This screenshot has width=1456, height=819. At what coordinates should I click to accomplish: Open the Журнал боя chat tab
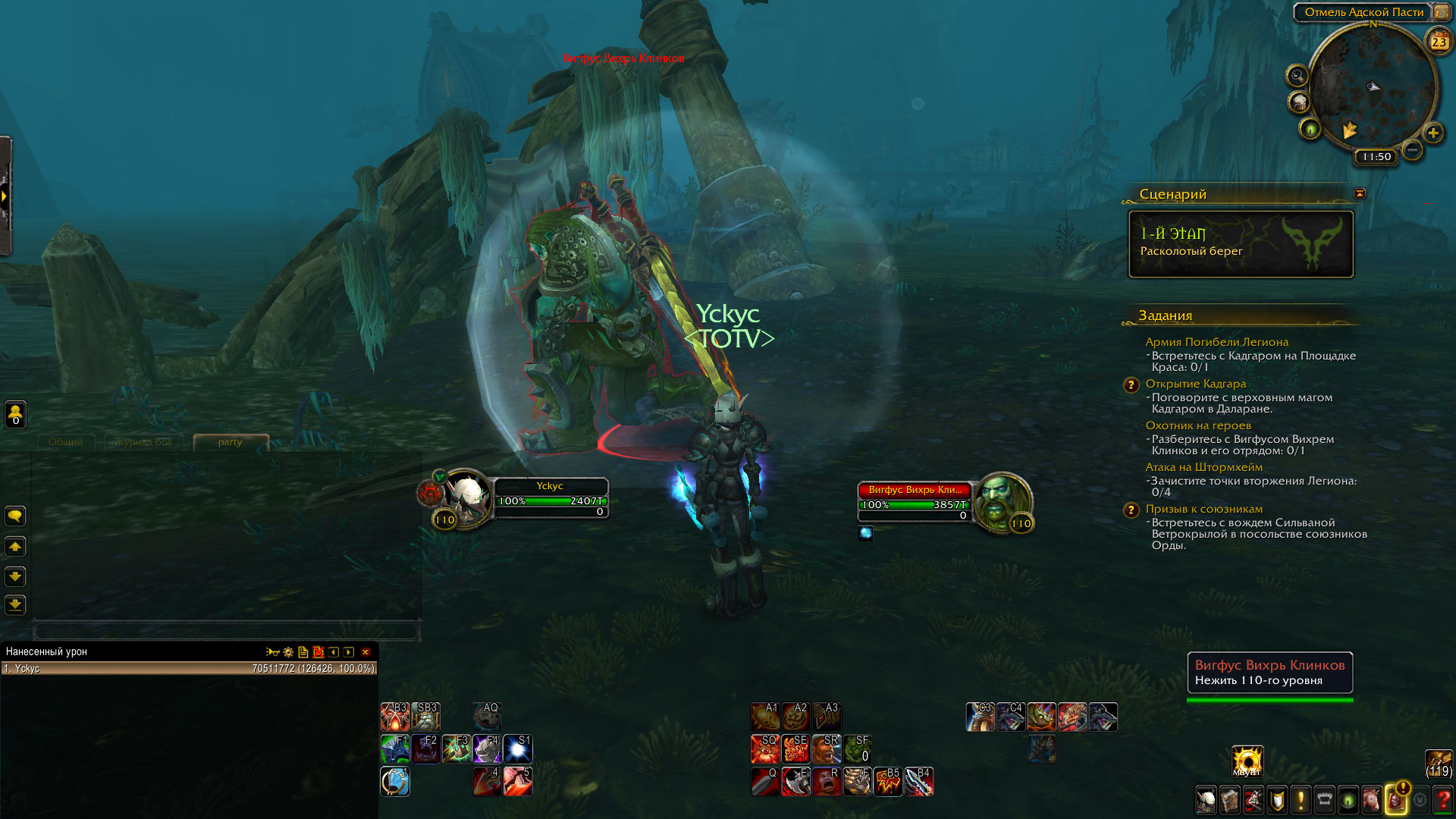coord(144,442)
